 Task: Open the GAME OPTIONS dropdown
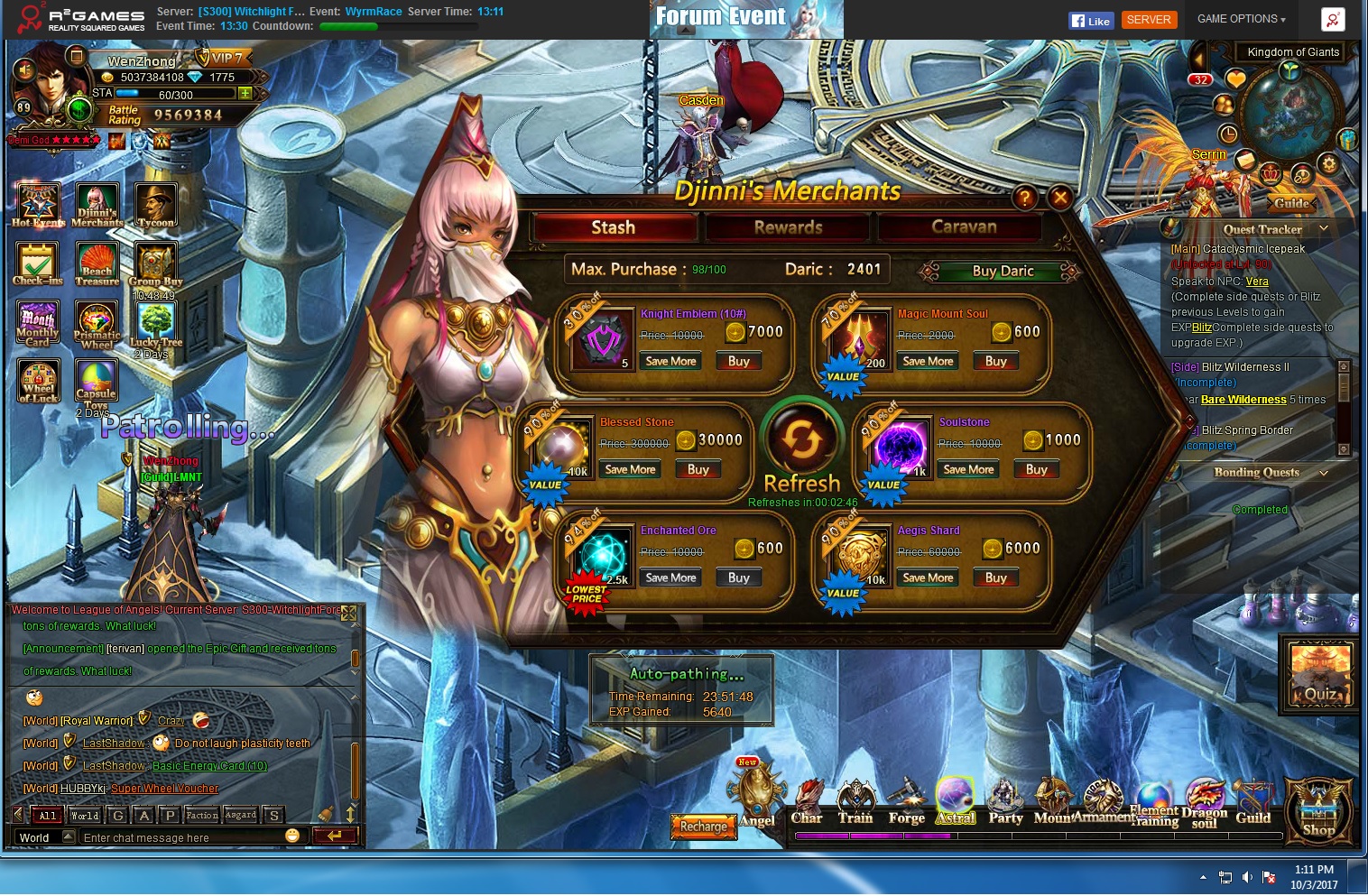1241,19
